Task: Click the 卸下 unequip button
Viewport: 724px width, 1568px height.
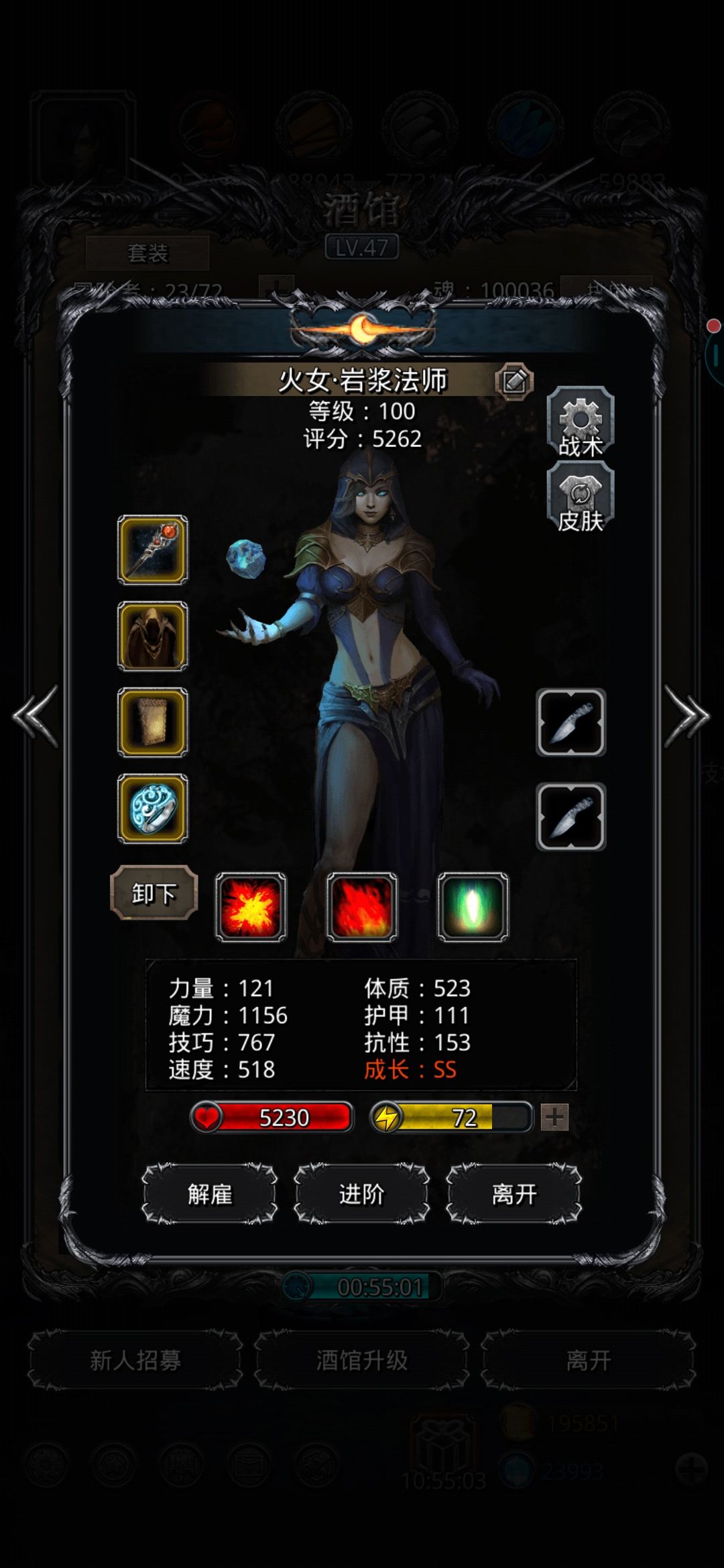Action: (154, 893)
